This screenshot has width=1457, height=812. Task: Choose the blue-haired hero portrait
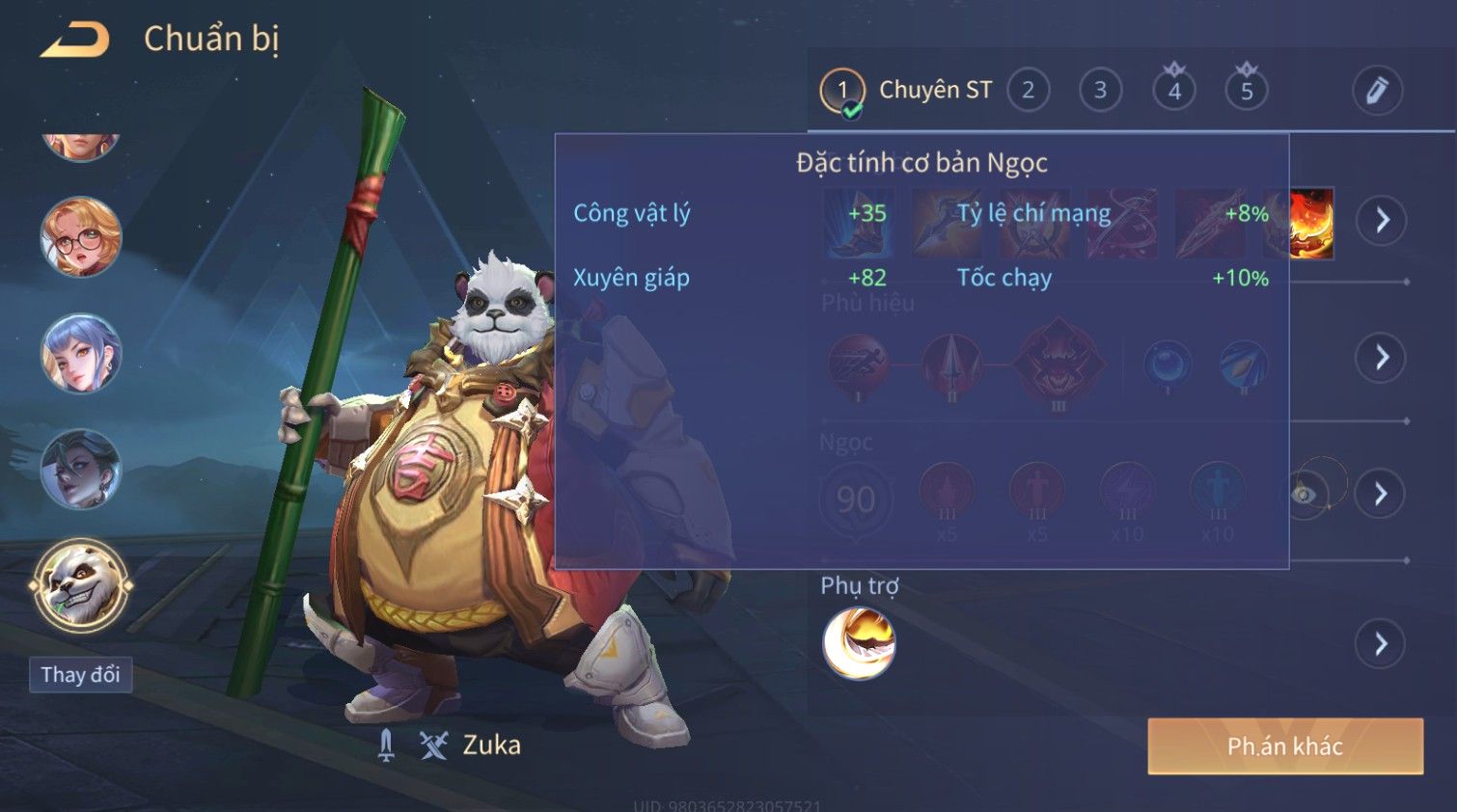81,354
